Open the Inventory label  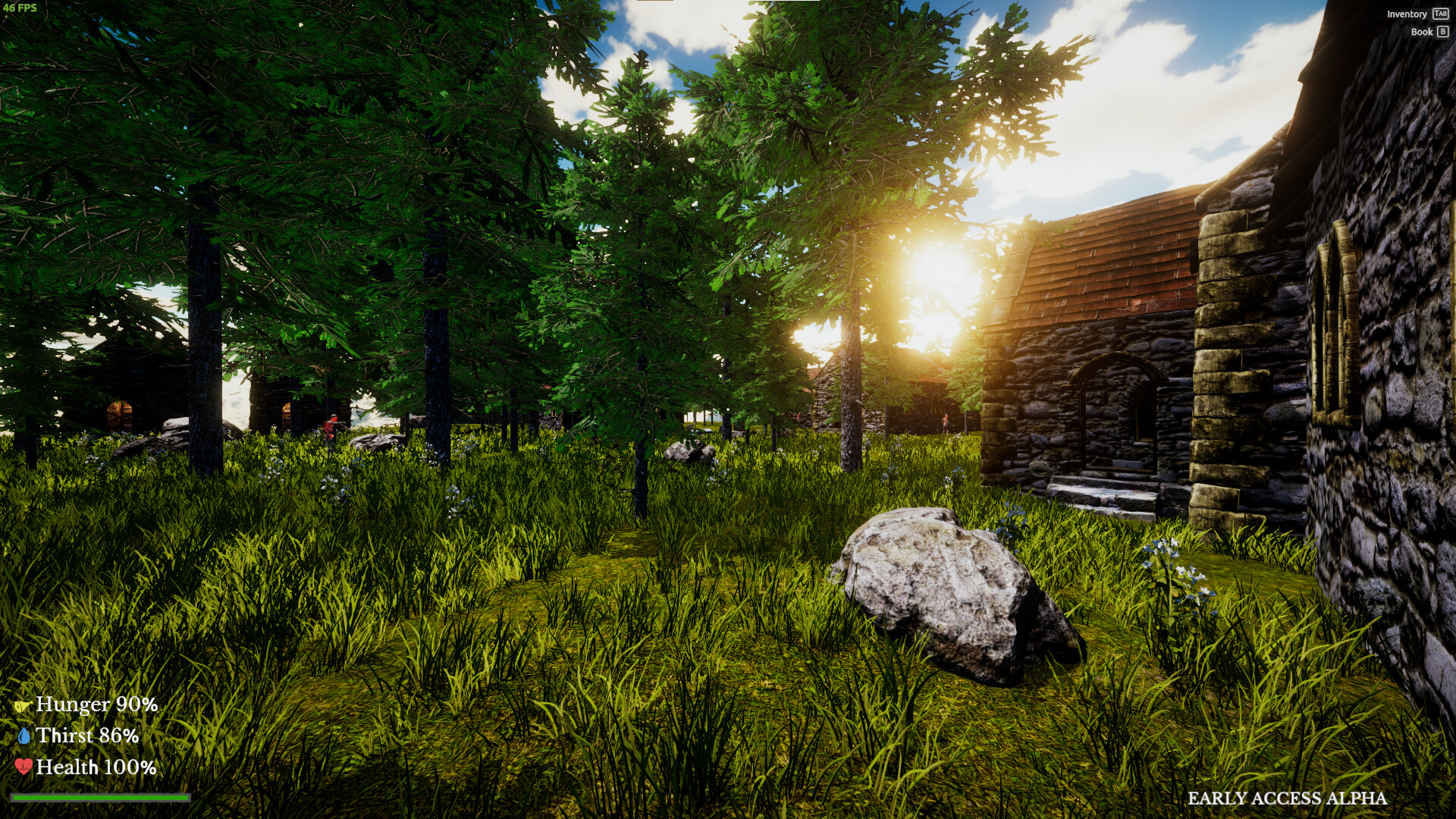[x=1407, y=14]
